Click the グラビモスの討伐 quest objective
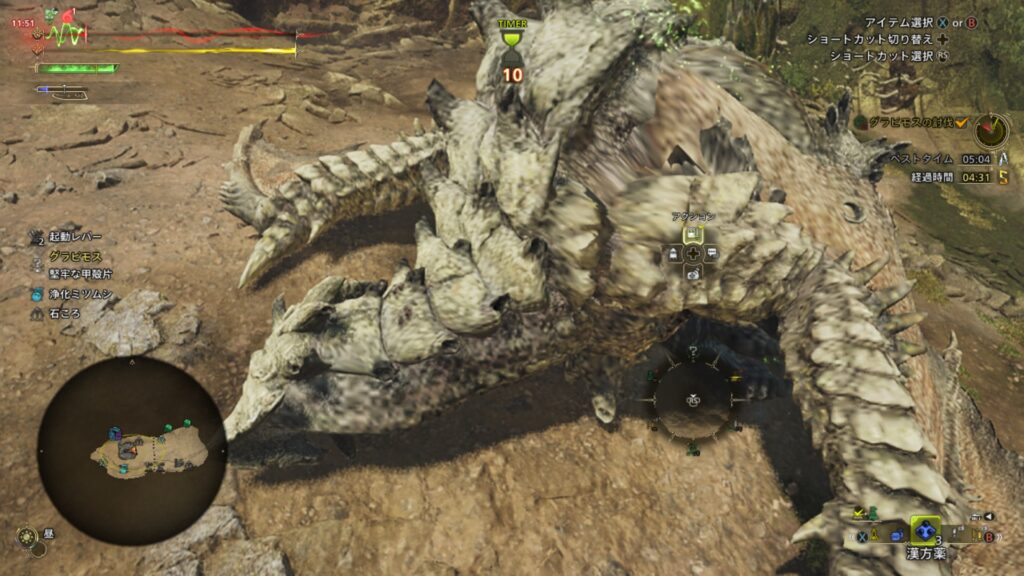 click(912, 122)
